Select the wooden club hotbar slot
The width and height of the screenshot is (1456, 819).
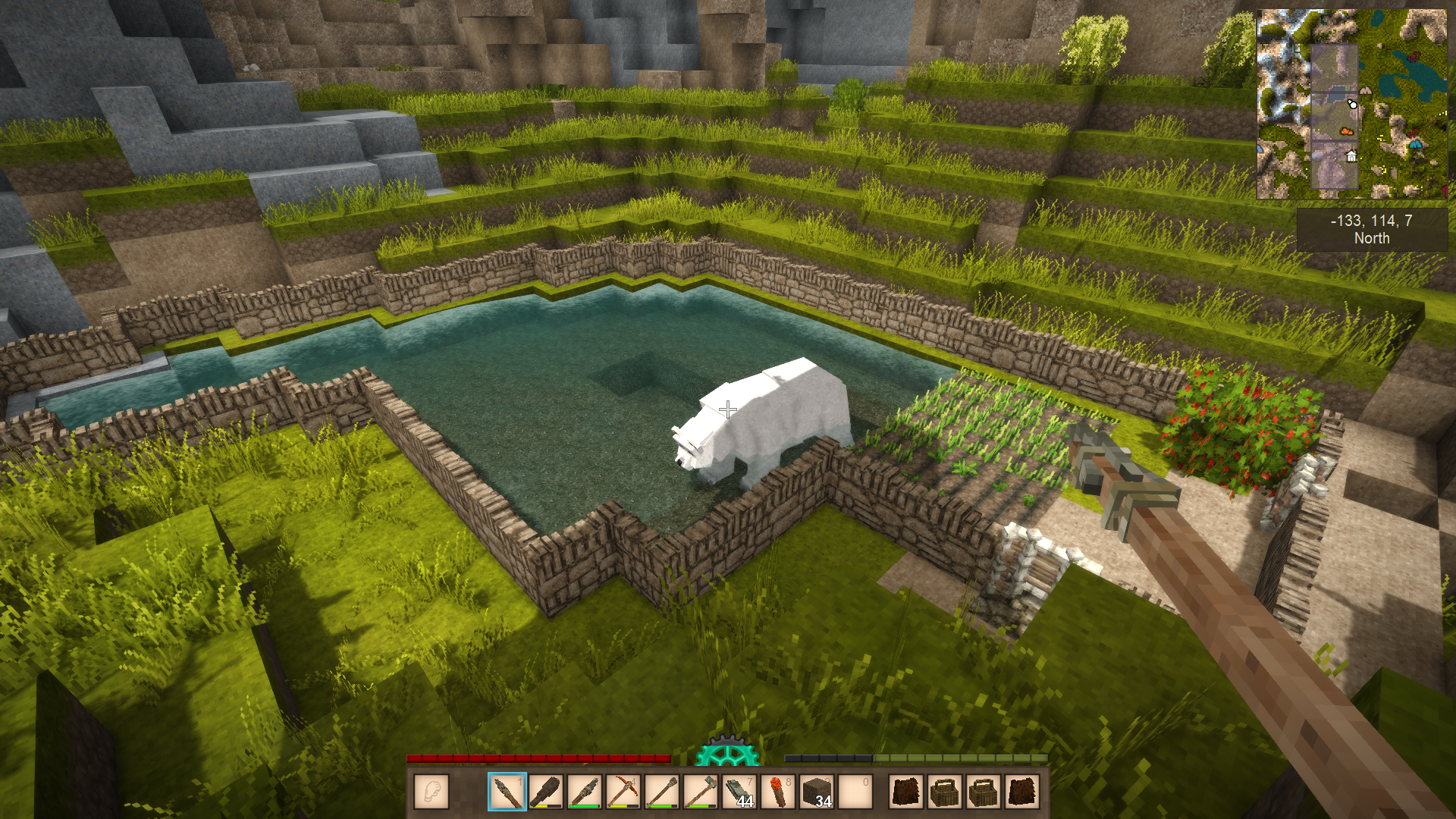546,792
